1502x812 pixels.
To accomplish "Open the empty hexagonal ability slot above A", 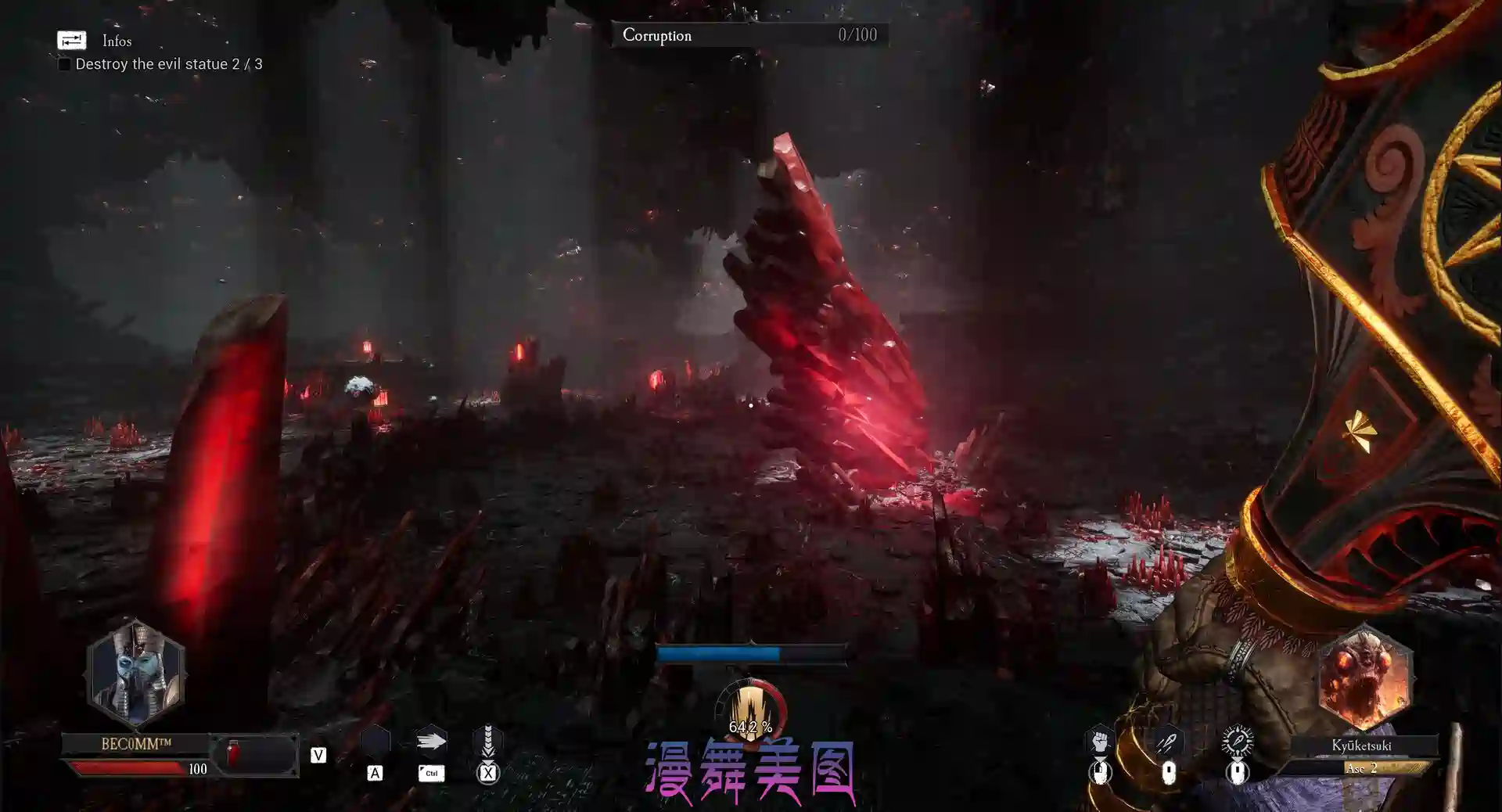I will click(377, 738).
